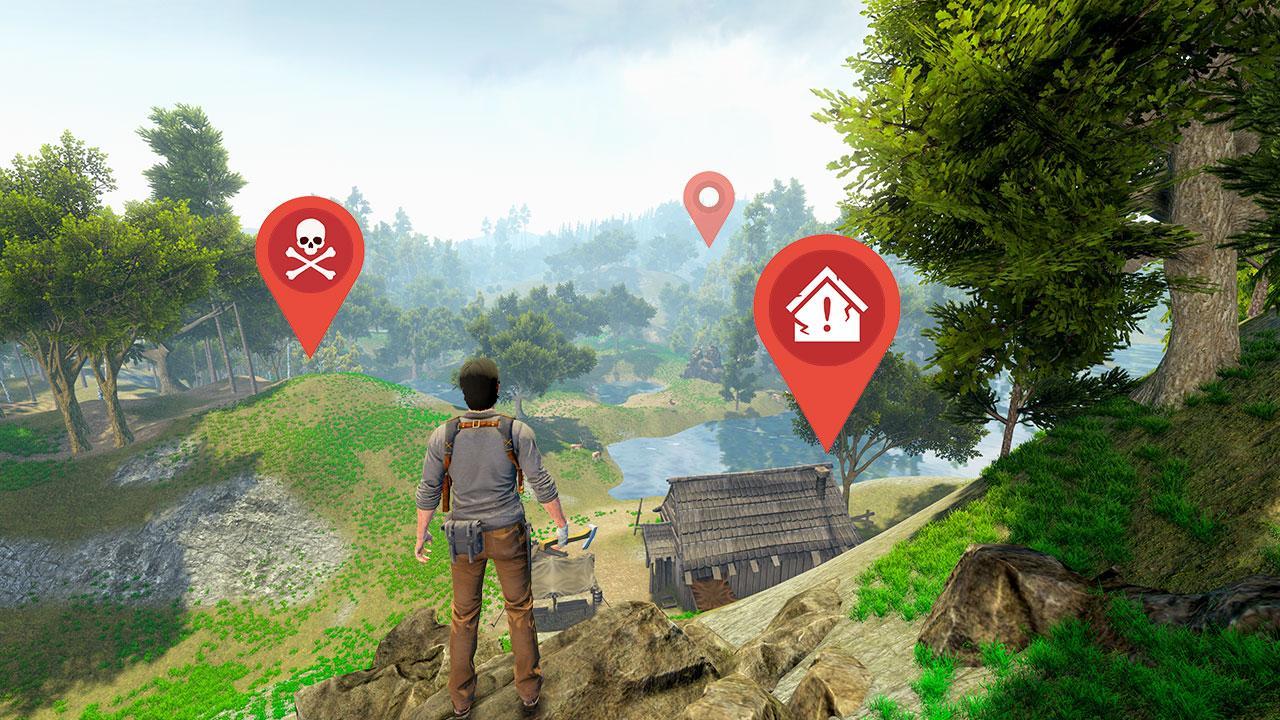This screenshot has height=720, width=1280.
Task: Select the skull and crossbones danger marker
Action: pyautogui.click(x=309, y=252)
